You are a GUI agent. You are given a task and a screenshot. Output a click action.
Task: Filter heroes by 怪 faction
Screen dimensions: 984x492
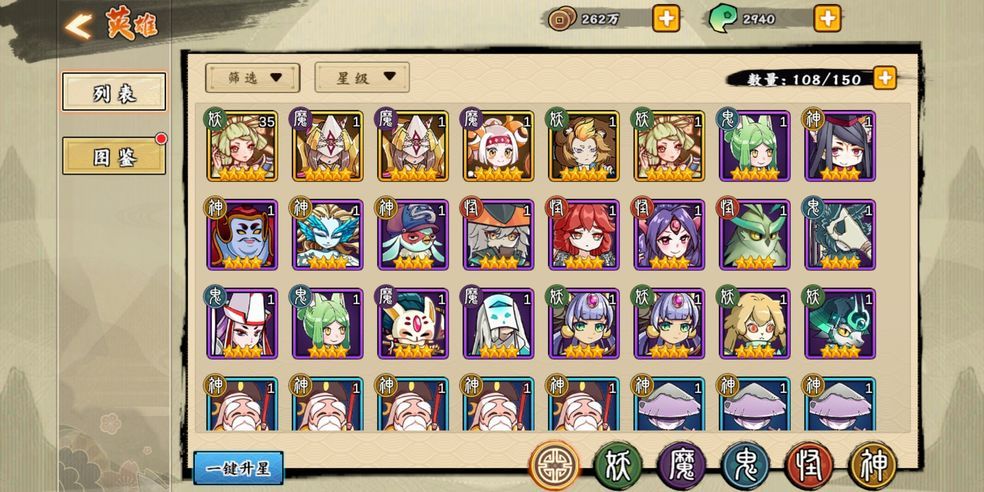point(809,464)
